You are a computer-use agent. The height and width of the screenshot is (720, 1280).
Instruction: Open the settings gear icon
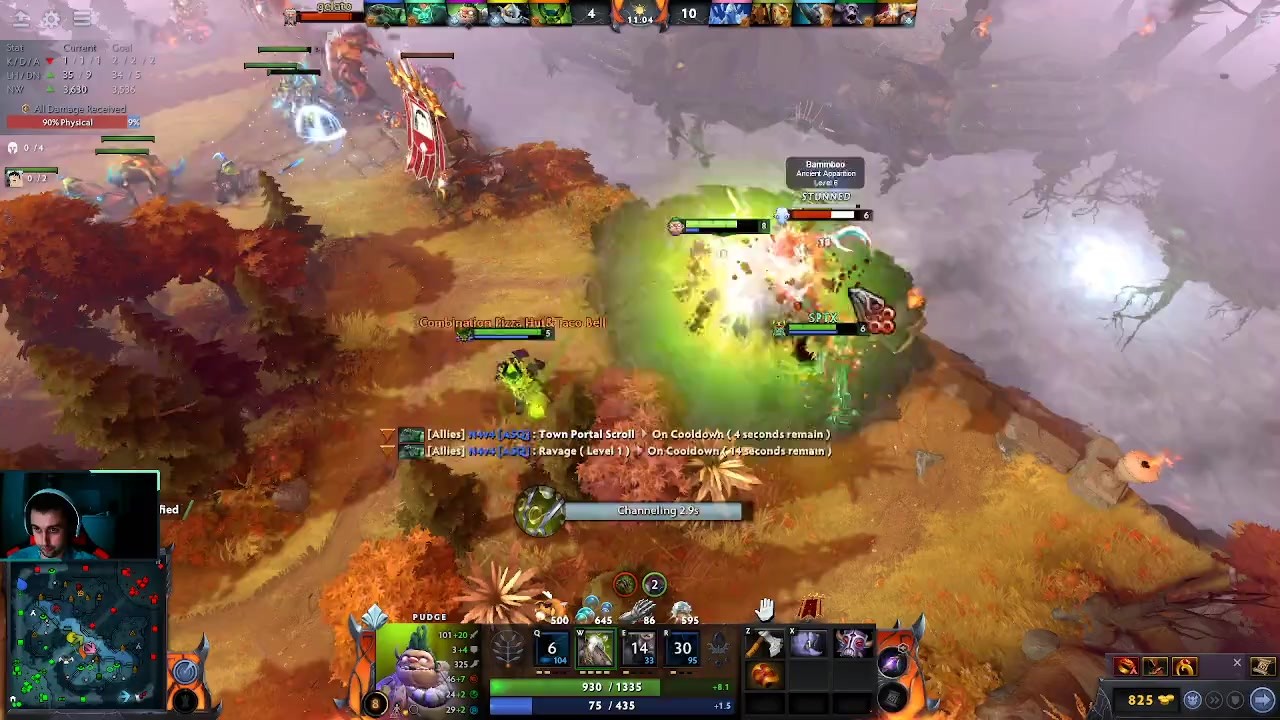tap(49, 19)
